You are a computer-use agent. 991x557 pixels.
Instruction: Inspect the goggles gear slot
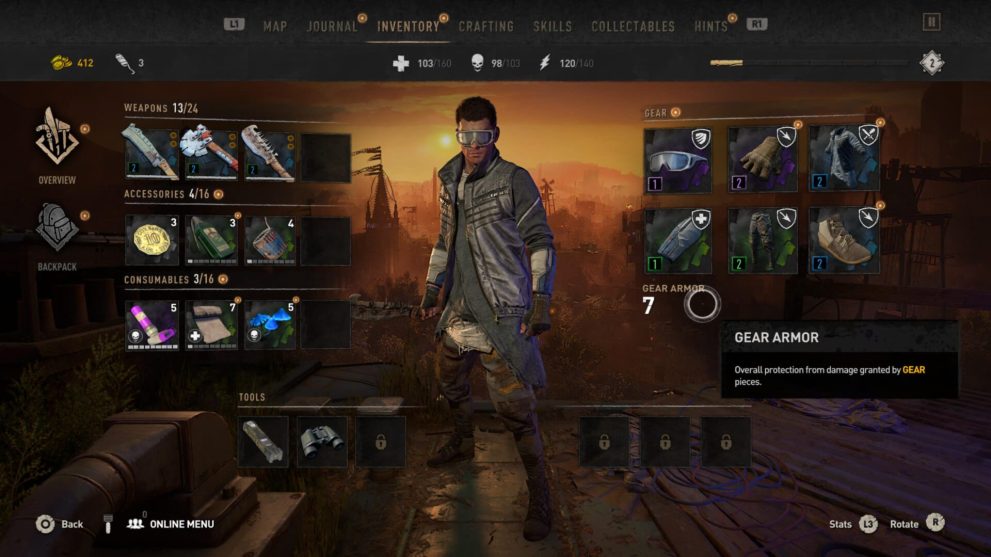[x=677, y=159]
